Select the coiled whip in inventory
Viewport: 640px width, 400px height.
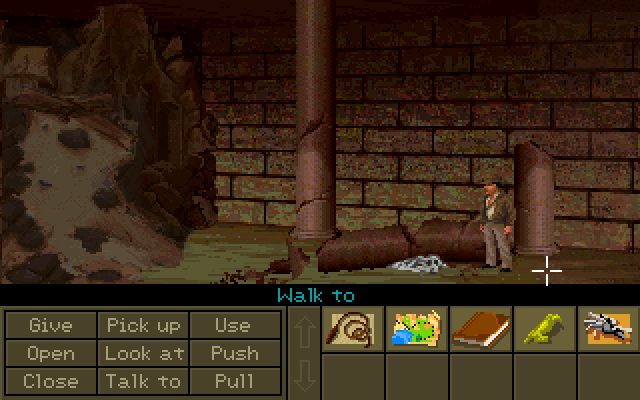click(x=352, y=328)
